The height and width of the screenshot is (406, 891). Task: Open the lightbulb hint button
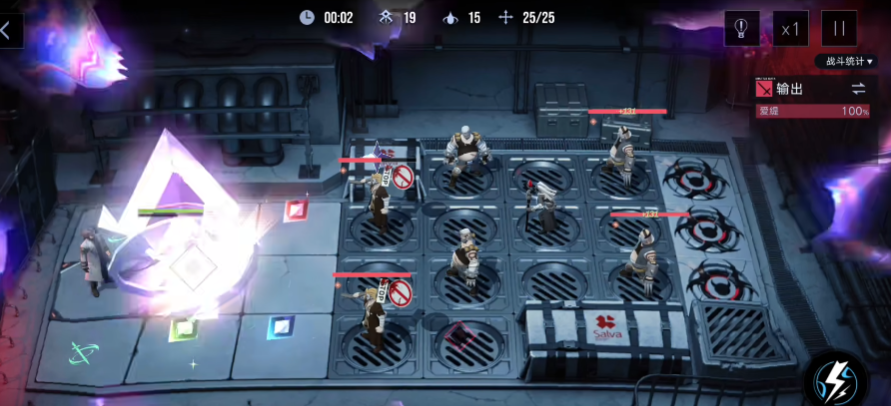pyautogui.click(x=741, y=28)
